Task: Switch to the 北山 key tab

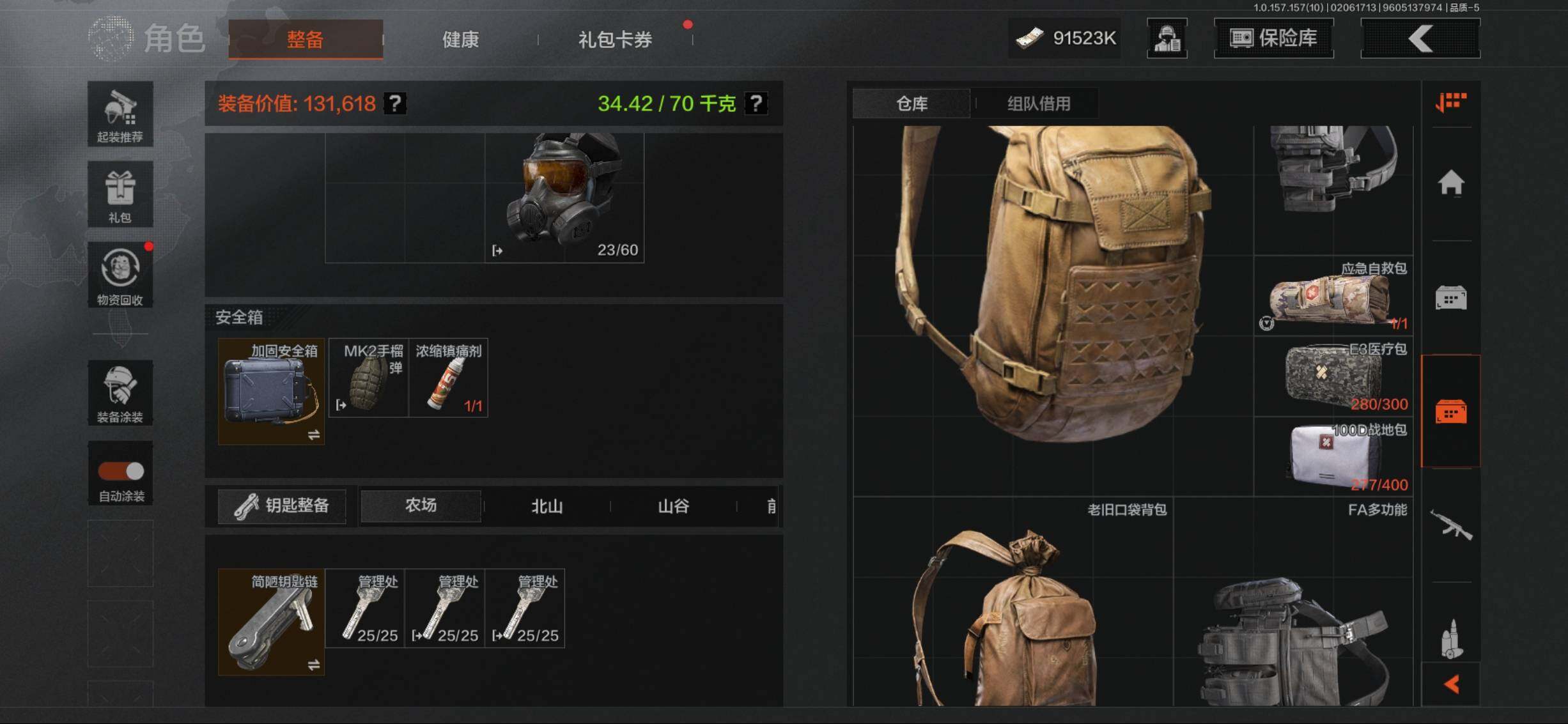Action: pyautogui.click(x=547, y=506)
